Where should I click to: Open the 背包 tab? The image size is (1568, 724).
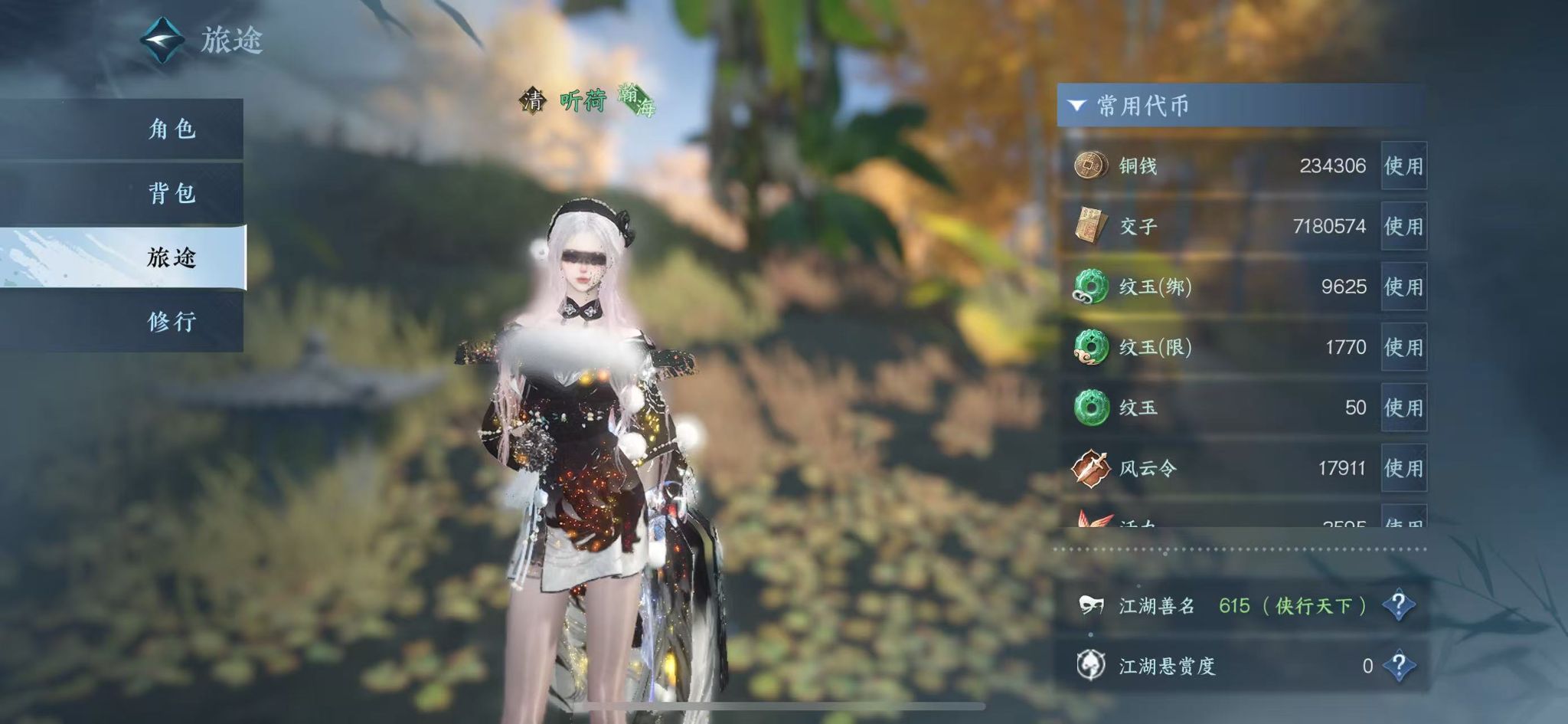[171, 193]
